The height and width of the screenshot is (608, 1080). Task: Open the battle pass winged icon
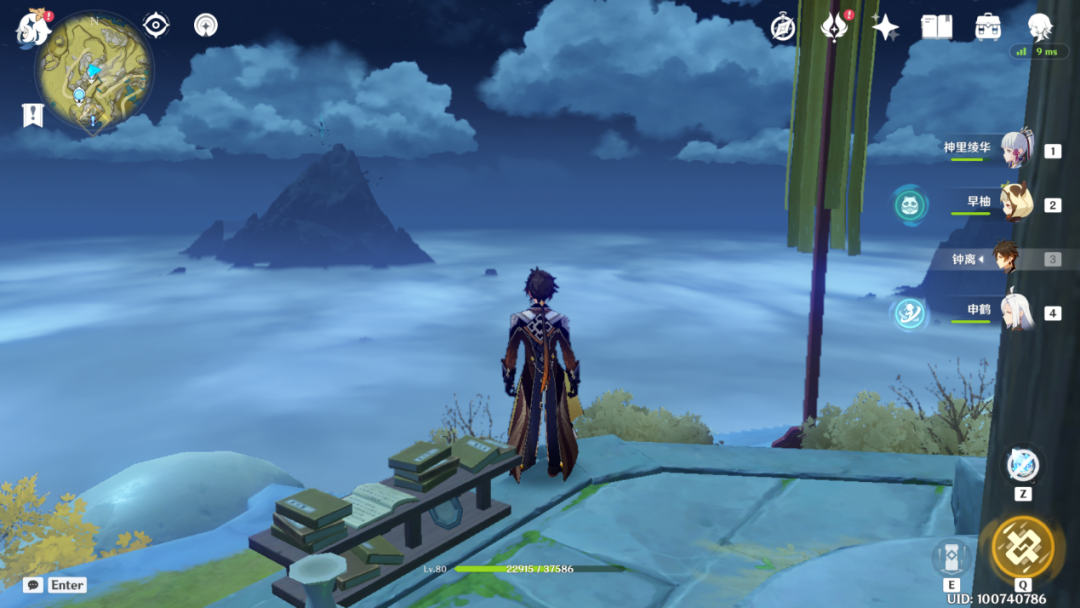[x=834, y=27]
